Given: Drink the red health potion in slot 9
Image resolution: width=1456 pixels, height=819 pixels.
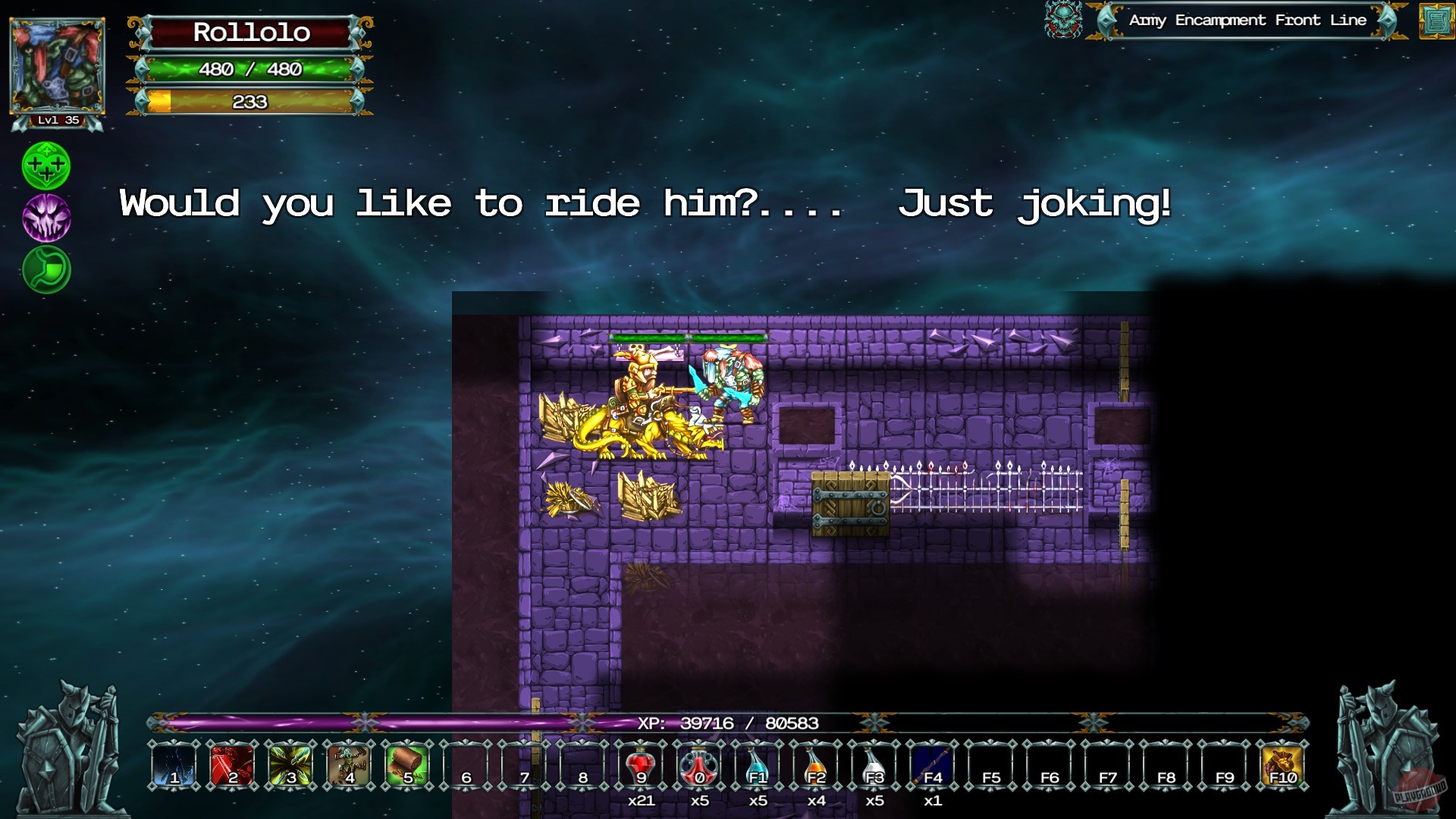Looking at the screenshot, I should pos(642,767).
